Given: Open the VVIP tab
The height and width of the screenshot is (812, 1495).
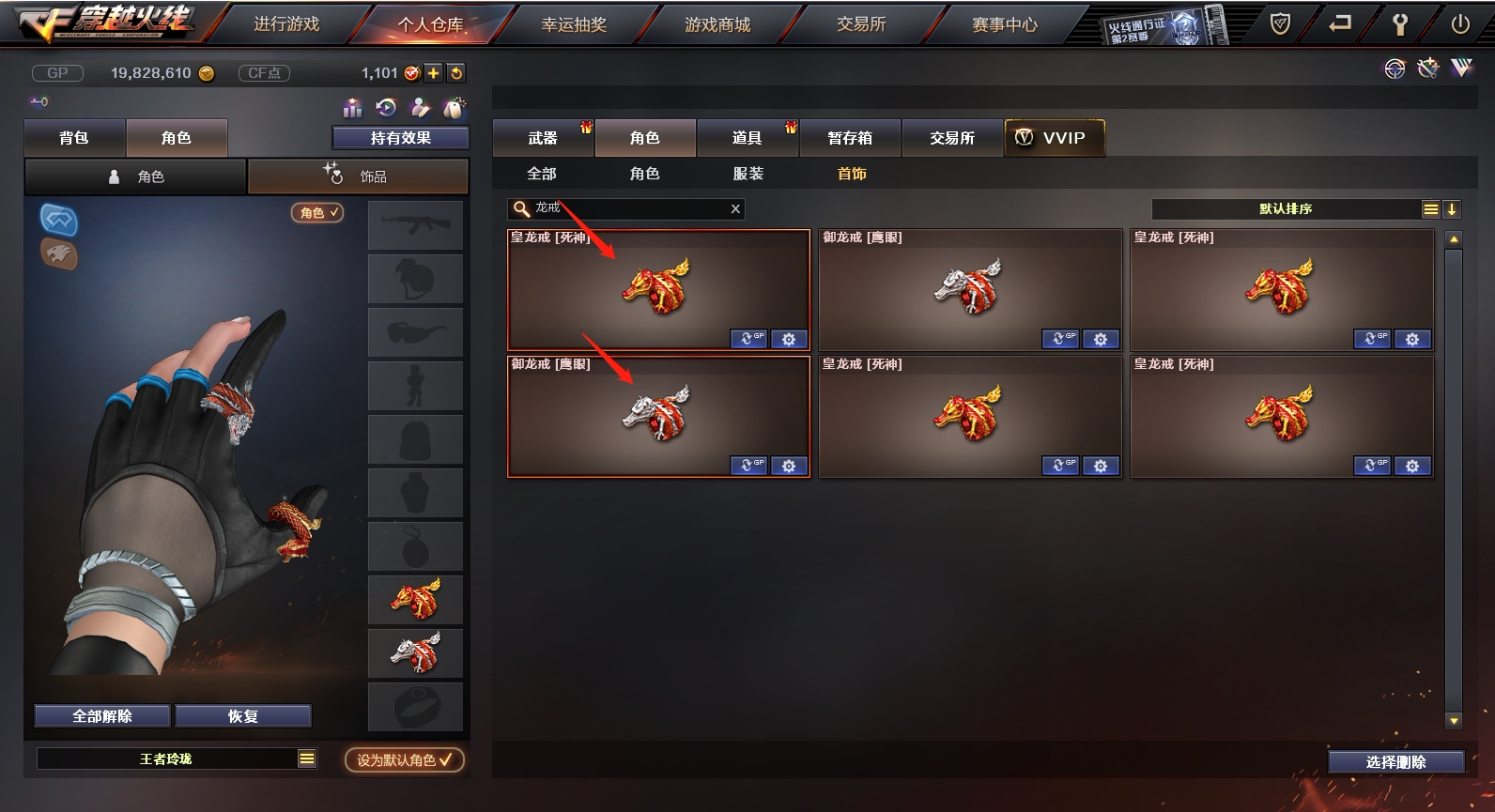Looking at the screenshot, I should point(1054,138).
